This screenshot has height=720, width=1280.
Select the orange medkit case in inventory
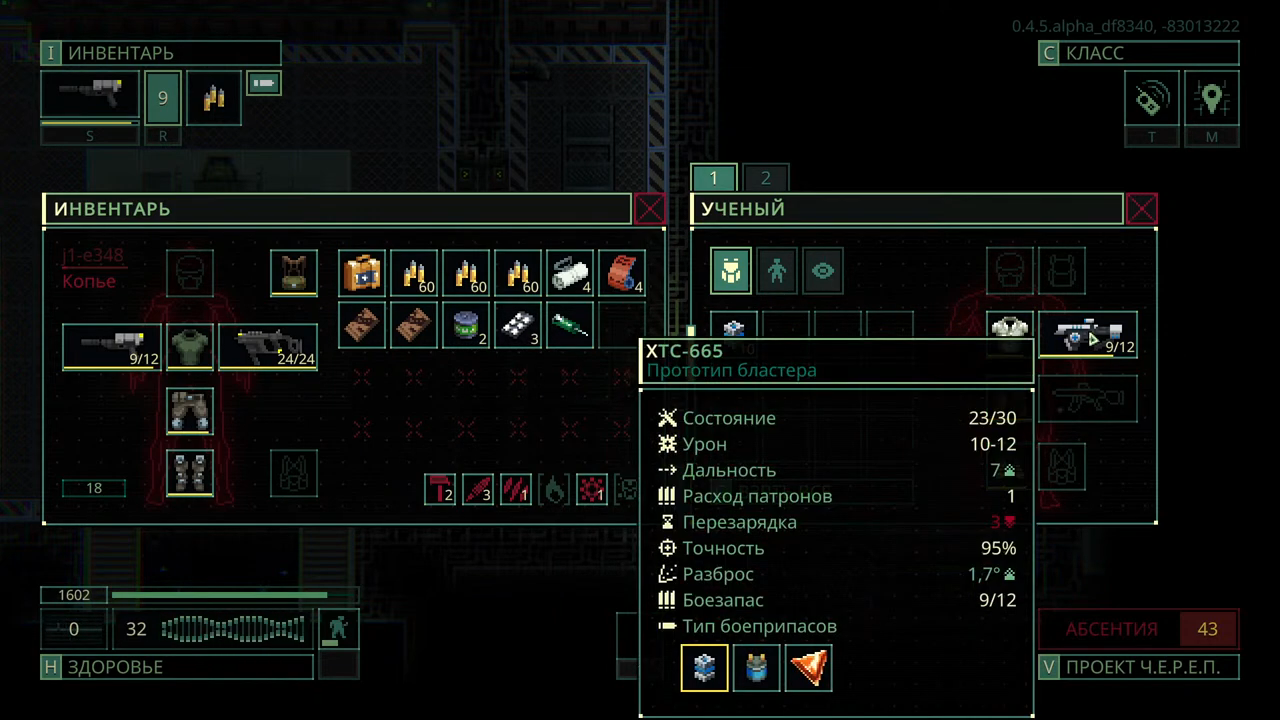(x=362, y=273)
